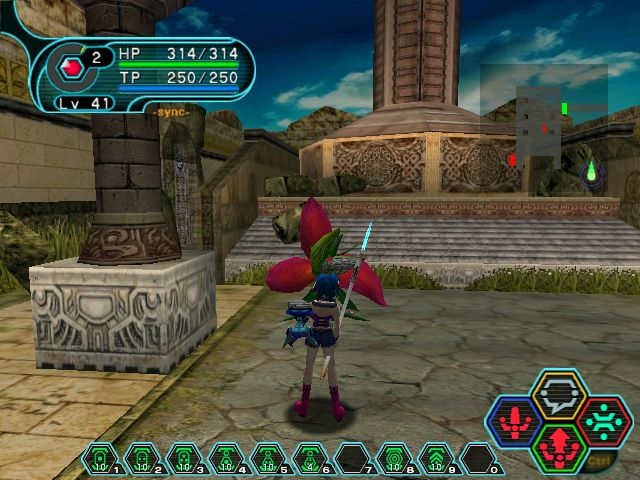The height and width of the screenshot is (480, 640).
Task: Click the area minimap
Action: (x=544, y=118)
